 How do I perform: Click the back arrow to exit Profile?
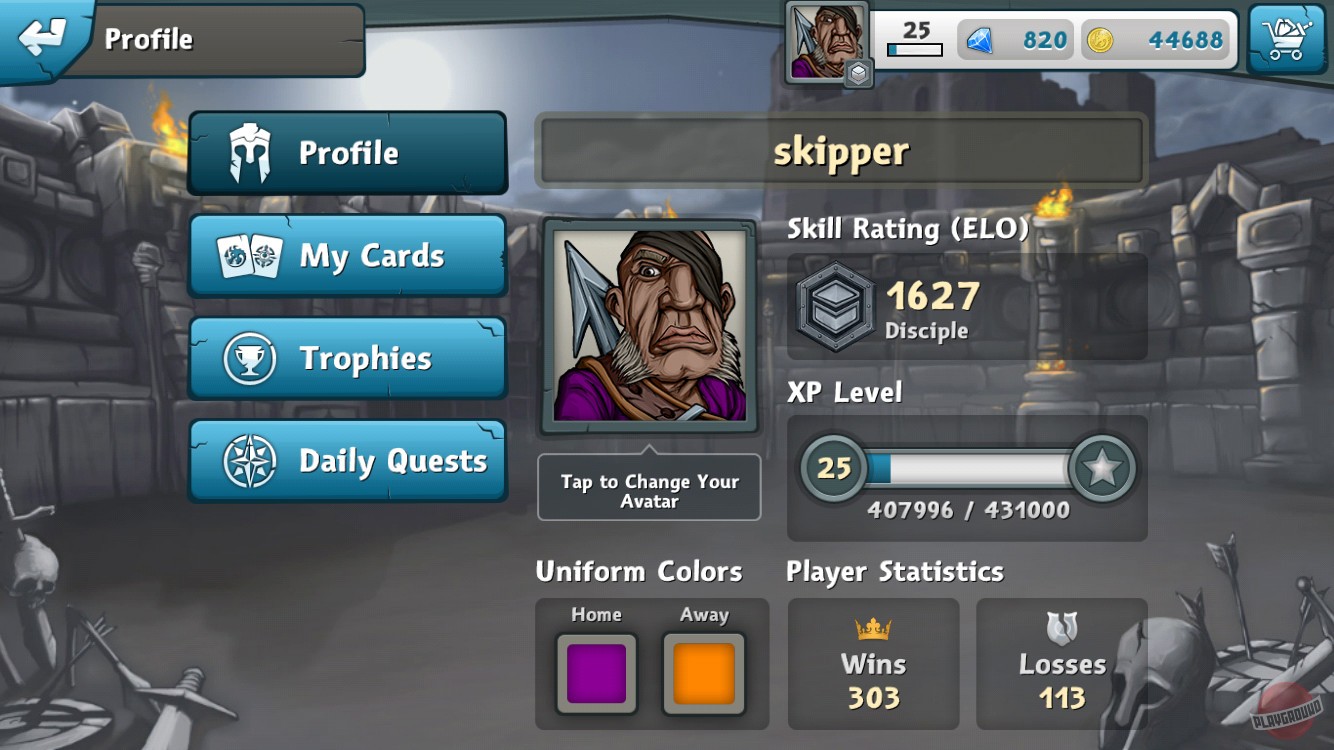(42, 38)
